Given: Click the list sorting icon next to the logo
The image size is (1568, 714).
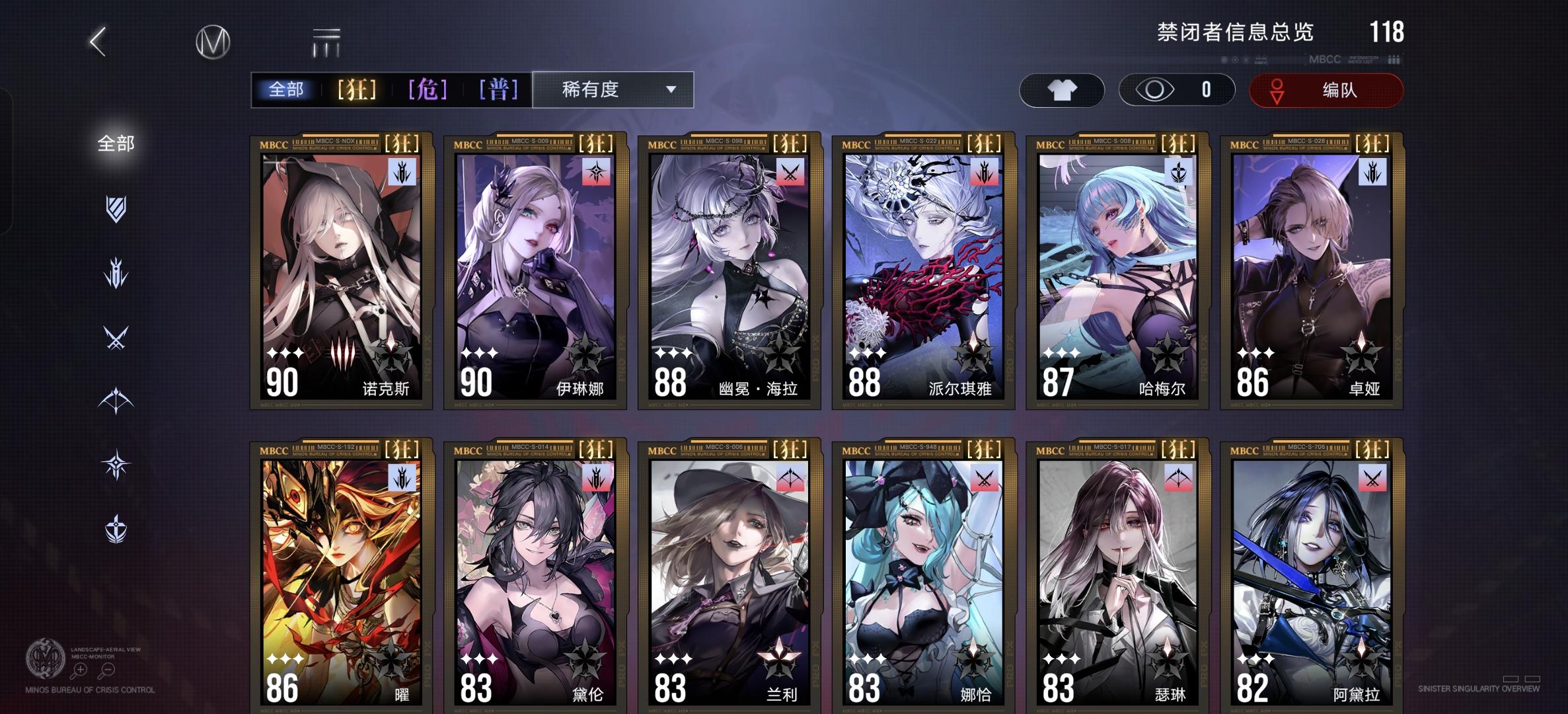Looking at the screenshot, I should click(x=324, y=40).
